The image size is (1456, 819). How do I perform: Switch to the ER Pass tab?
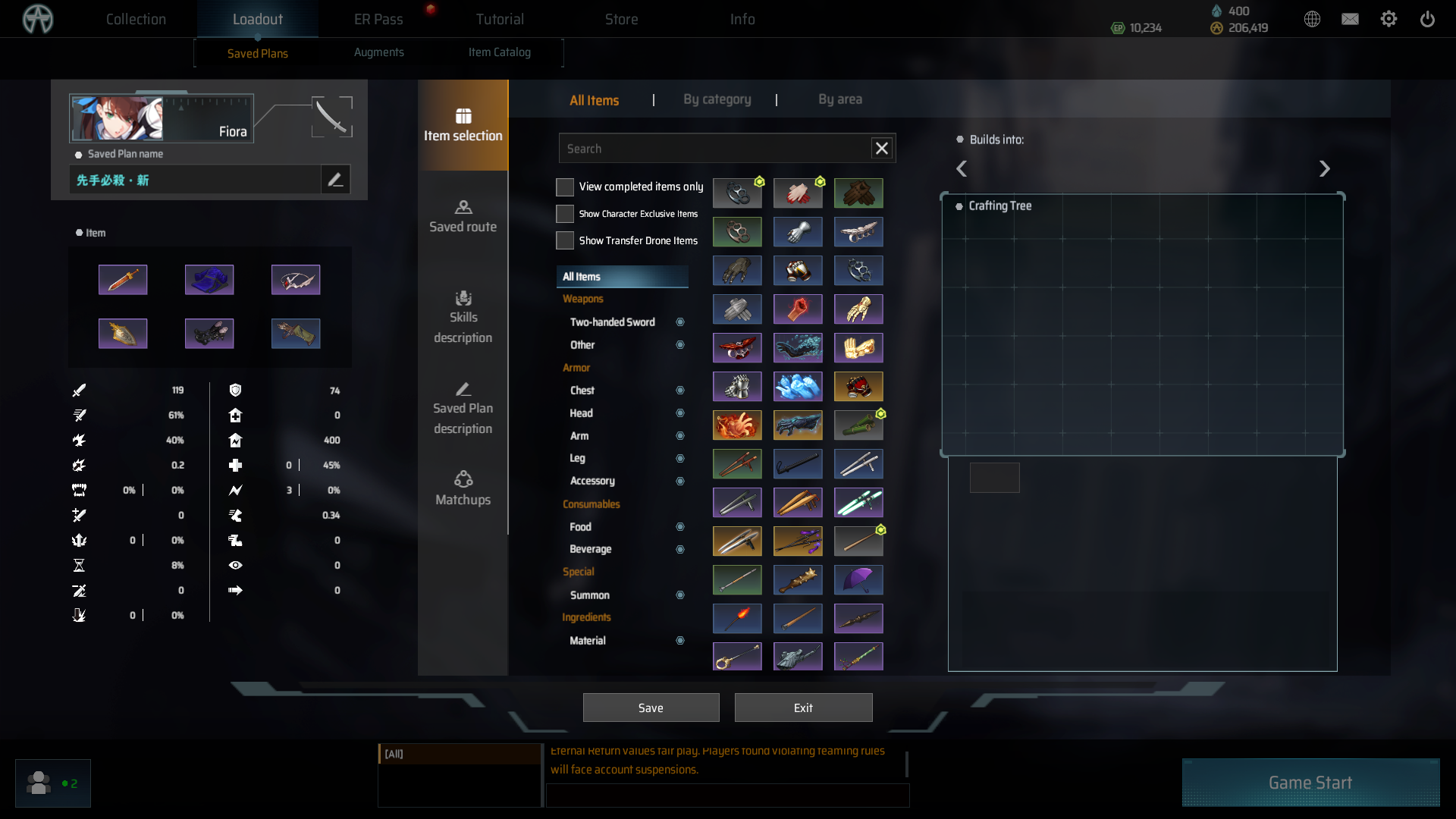(378, 19)
